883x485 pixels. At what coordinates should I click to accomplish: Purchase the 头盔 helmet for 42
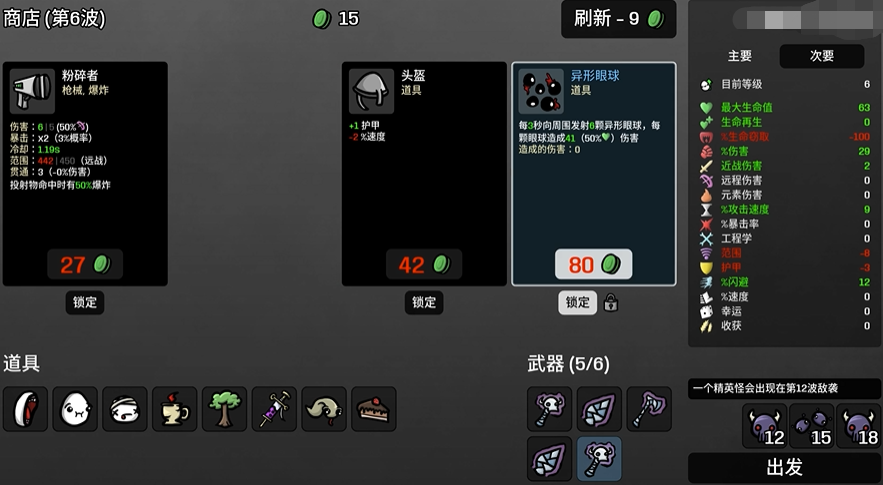coord(424,265)
